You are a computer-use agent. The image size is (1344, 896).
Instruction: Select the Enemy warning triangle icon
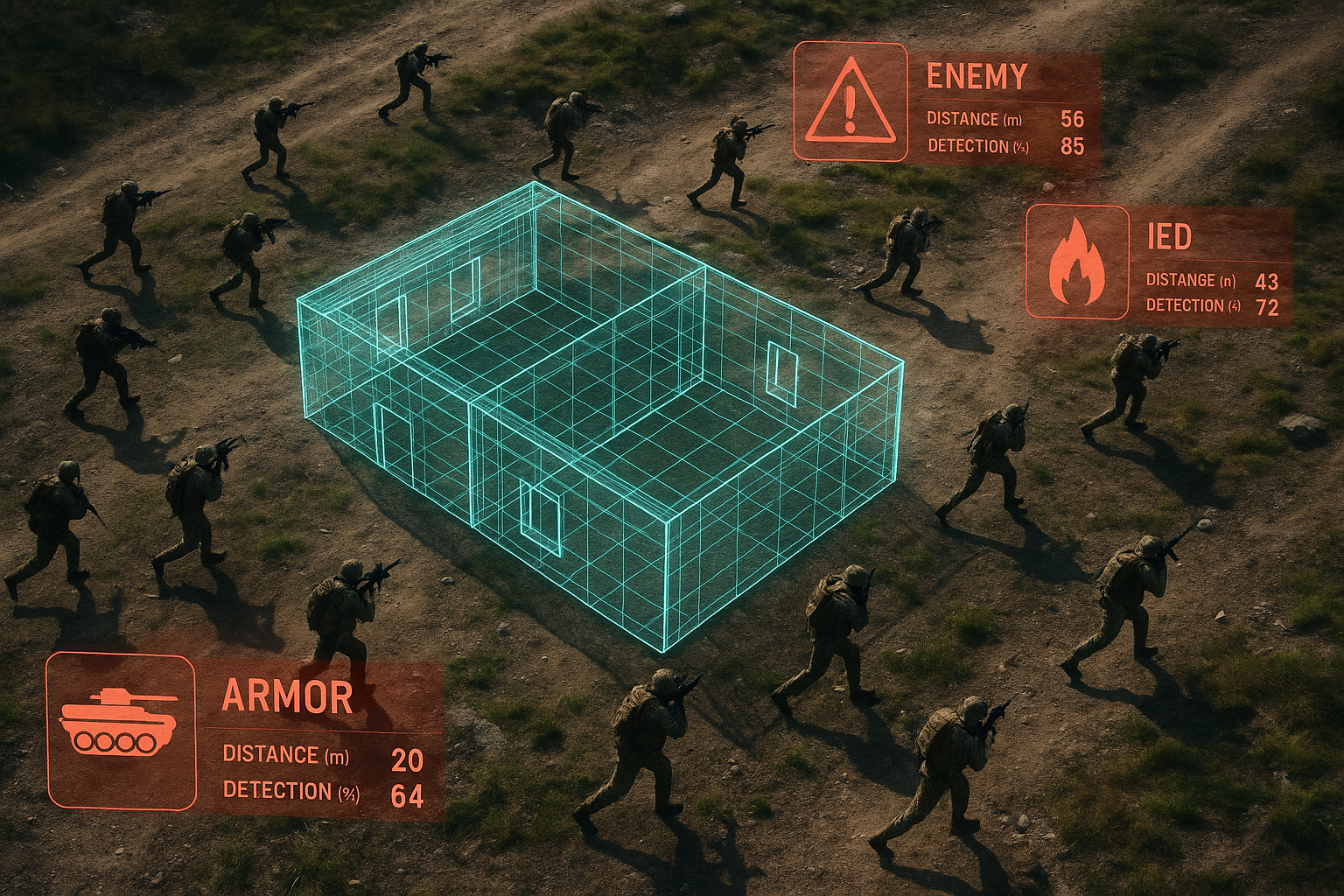850,101
